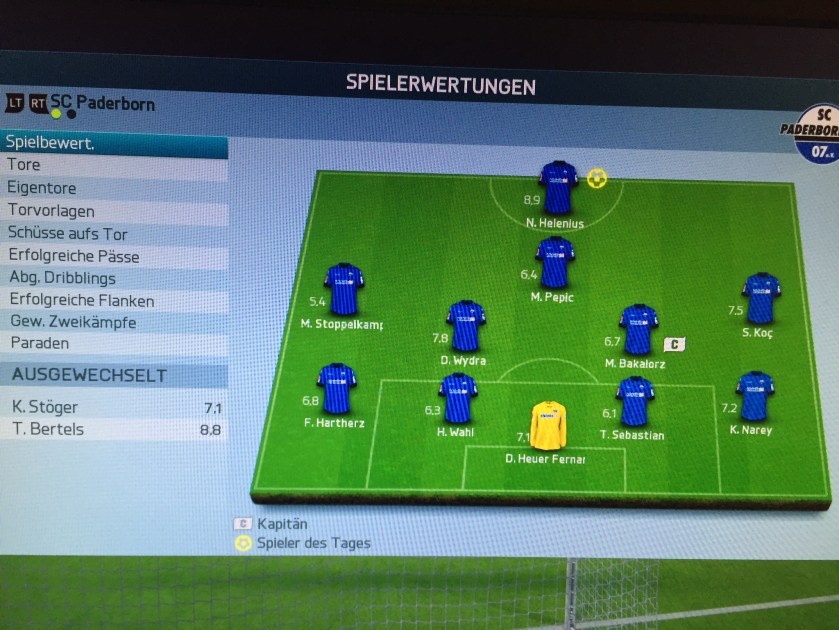Select Erfolgreiche Flanken entry
Image resolution: width=839 pixels, height=630 pixels.
coord(110,300)
